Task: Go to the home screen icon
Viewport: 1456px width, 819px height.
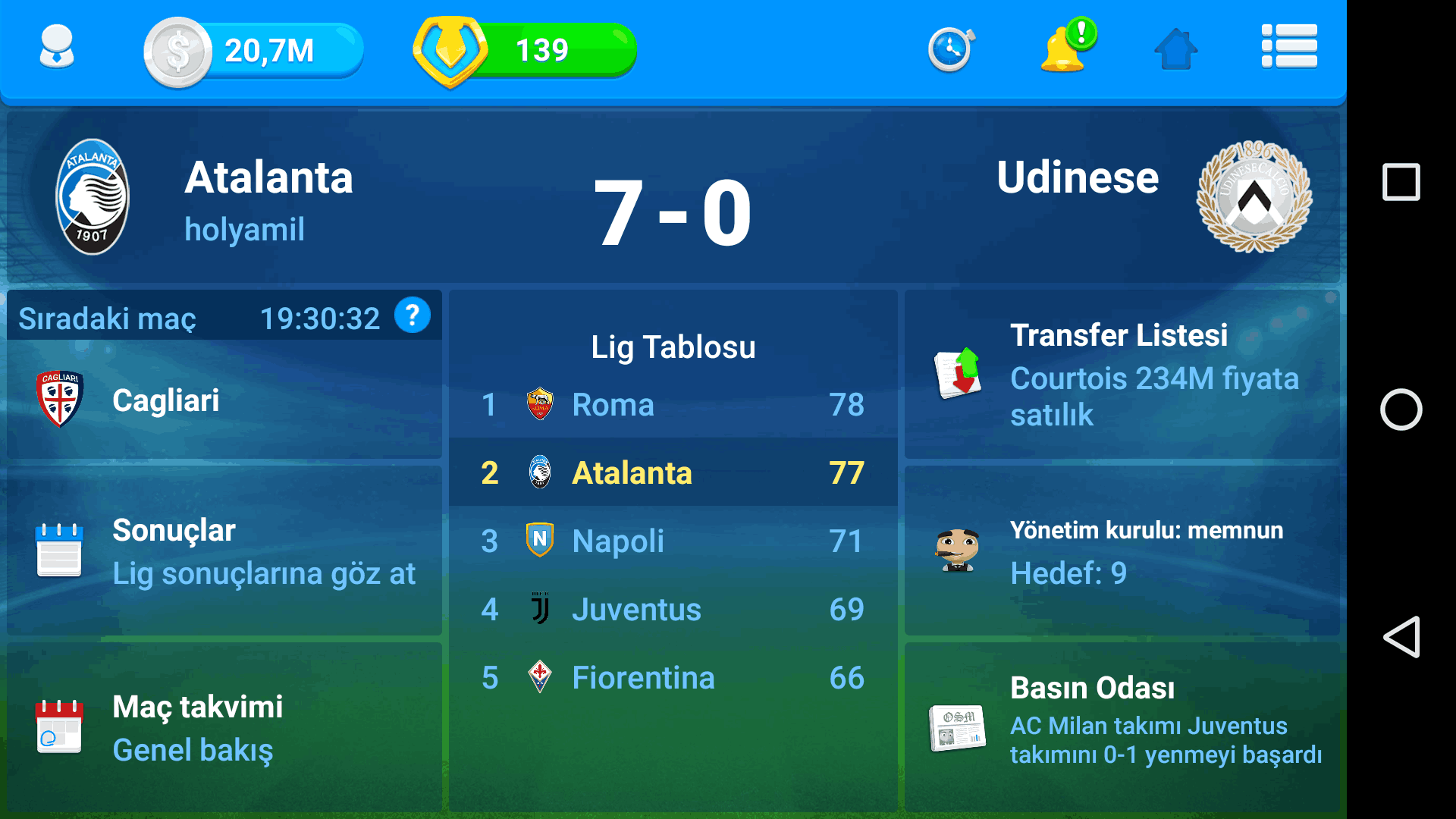Action: coord(1175,50)
